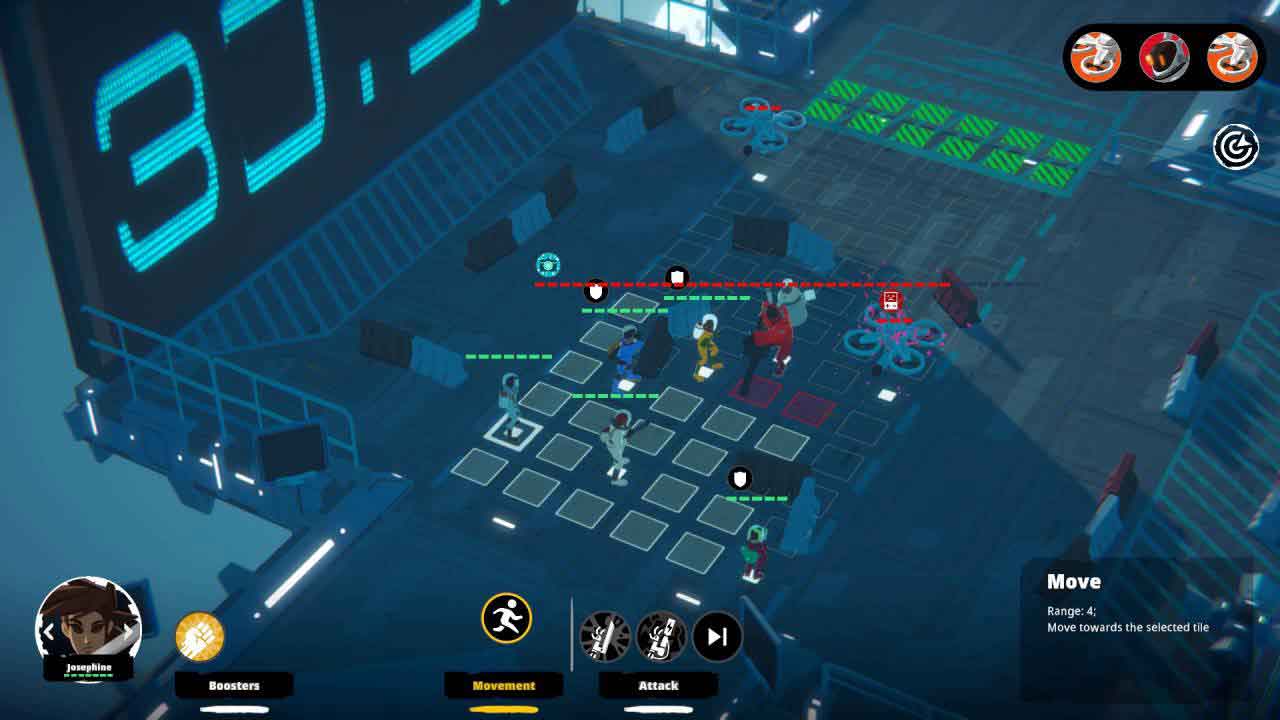Select the red robot enemy portrait

[1164, 57]
